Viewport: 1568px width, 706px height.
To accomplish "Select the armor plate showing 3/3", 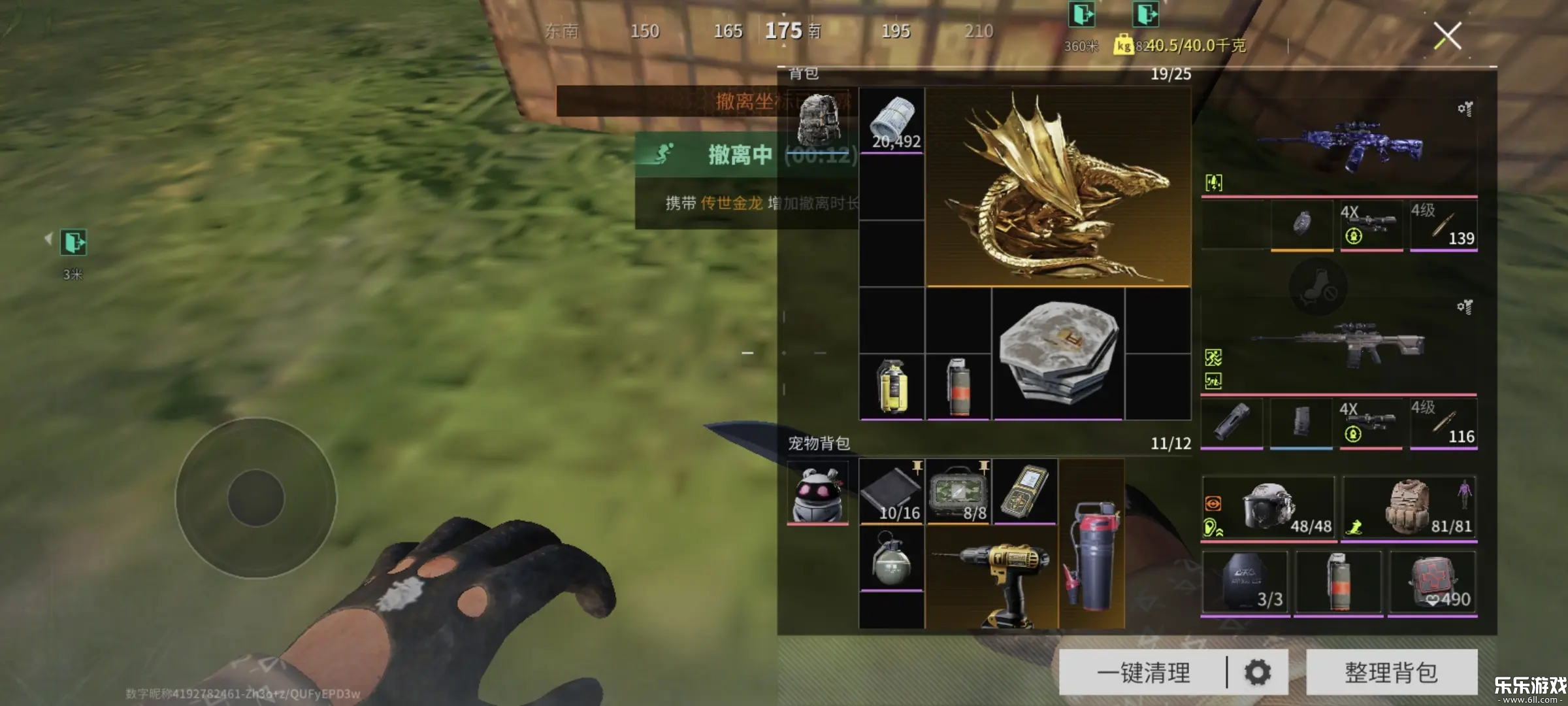I will 1245,582.
